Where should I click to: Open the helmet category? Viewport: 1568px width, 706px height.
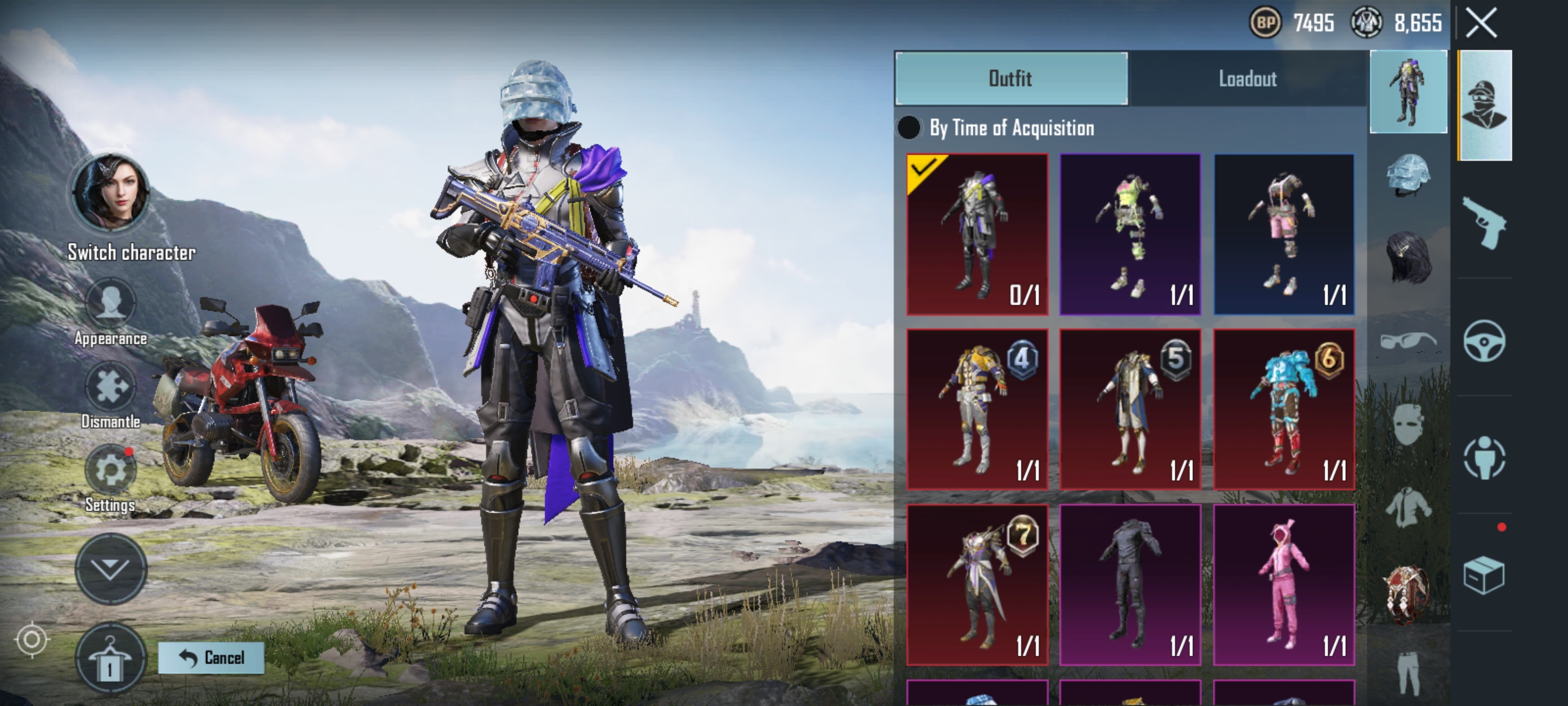click(1408, 176)
